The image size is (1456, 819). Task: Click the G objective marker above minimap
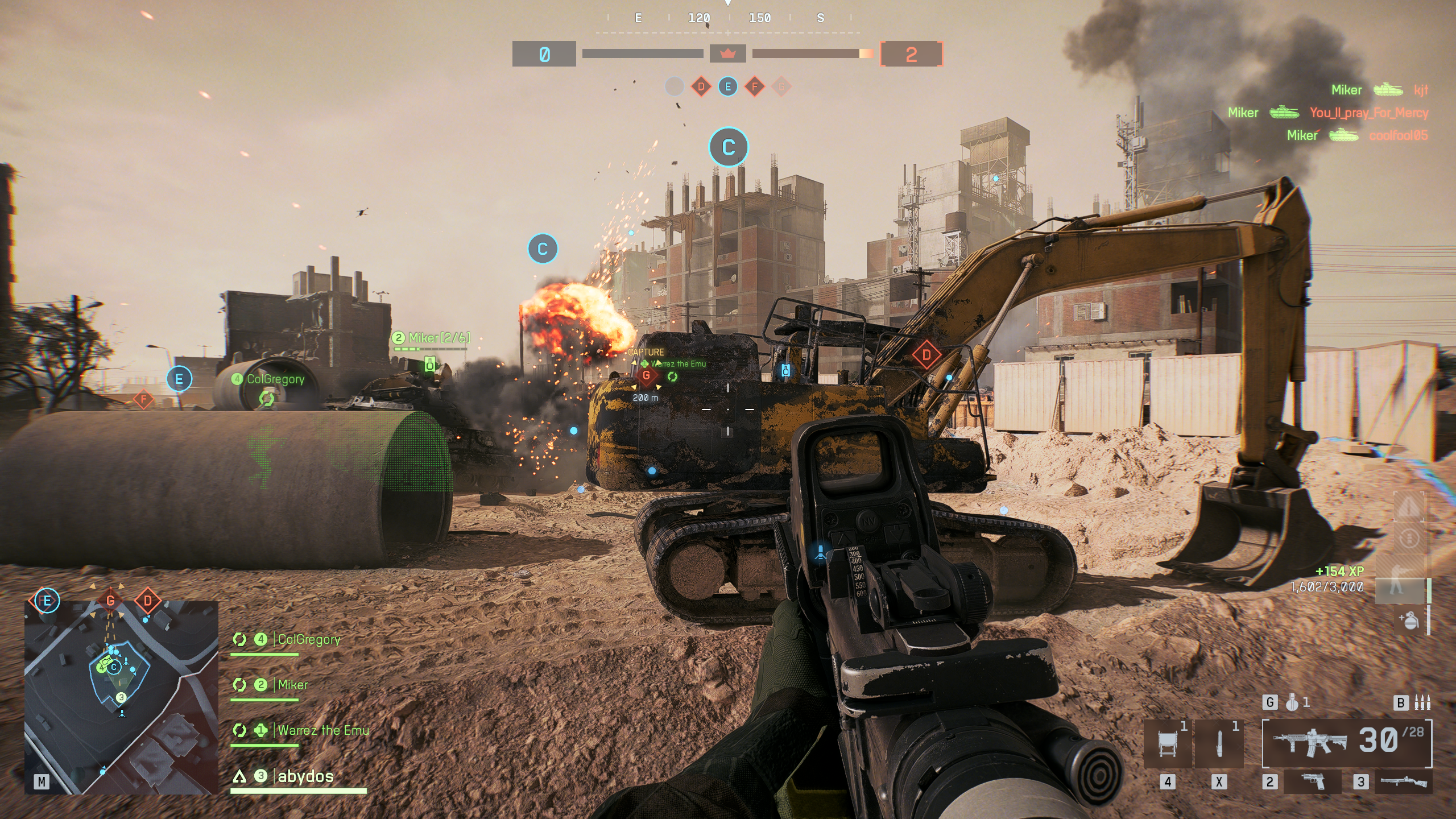coord(110,600)
